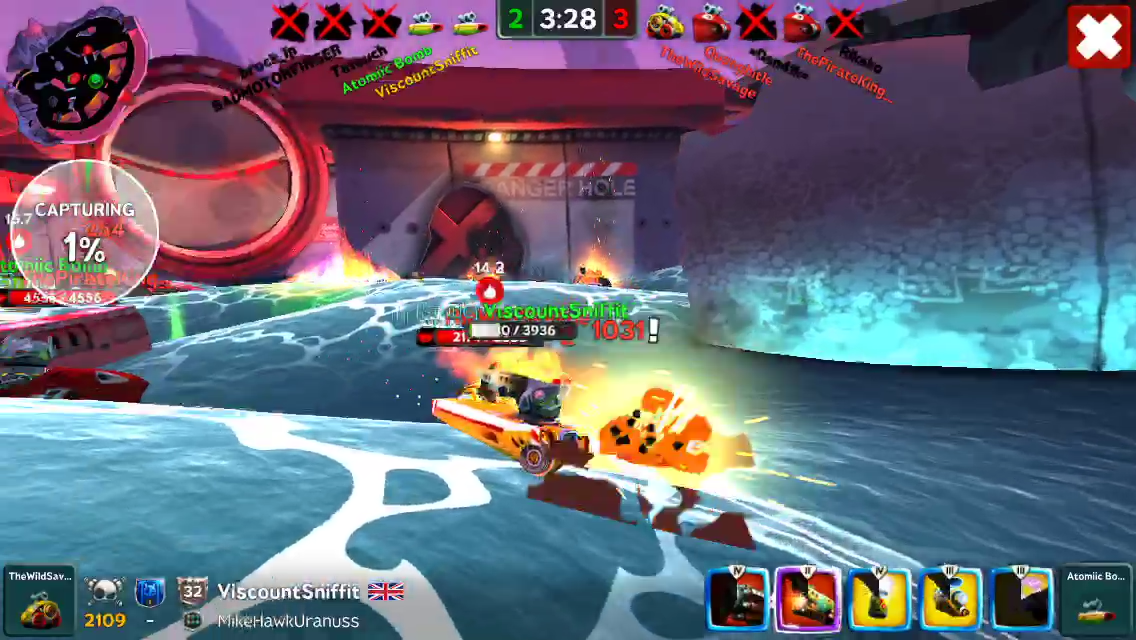Click the minimap of the arena
Screen dimensions: 1136x640
click(76, 68)
